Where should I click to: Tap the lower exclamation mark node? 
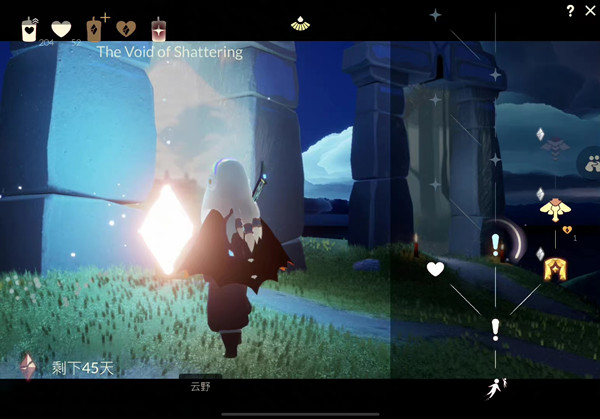(x=495, y=328)
